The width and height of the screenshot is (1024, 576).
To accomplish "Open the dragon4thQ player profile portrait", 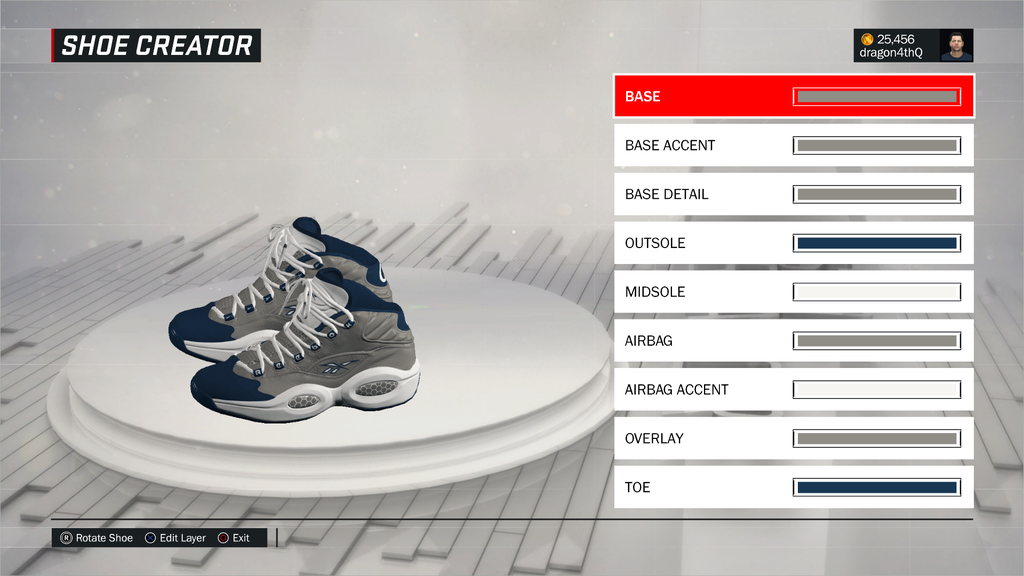I will pos(956,45).
